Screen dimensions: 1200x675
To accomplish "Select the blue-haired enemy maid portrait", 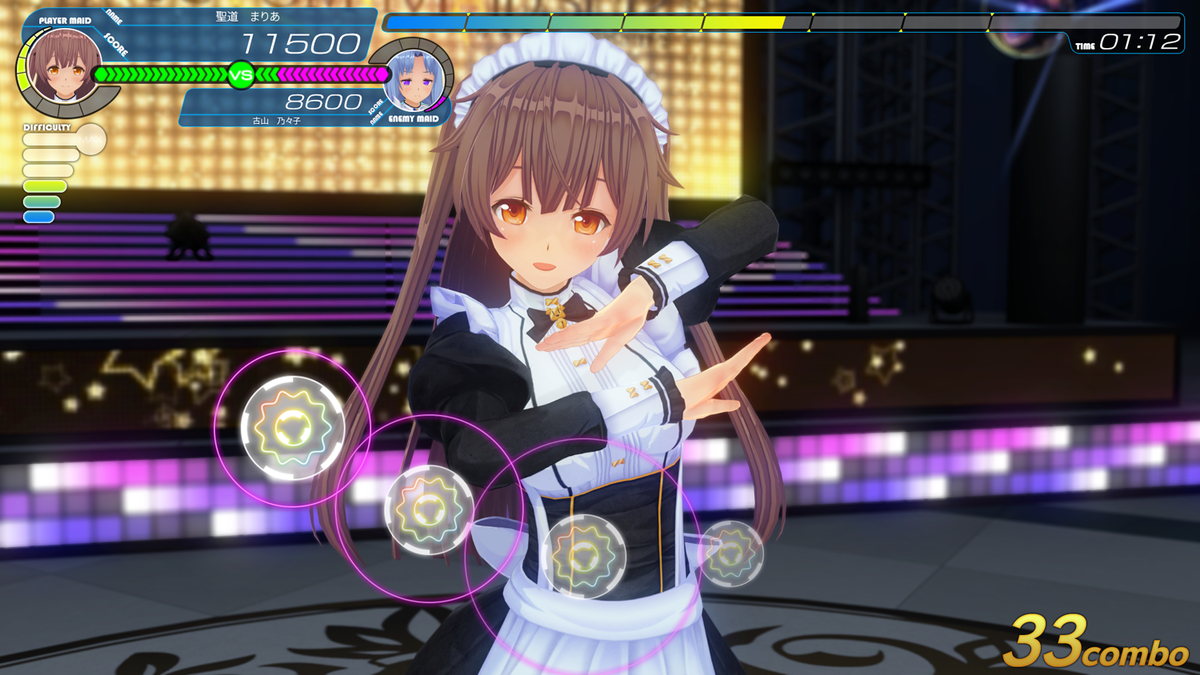I will [x=413, y=79].
